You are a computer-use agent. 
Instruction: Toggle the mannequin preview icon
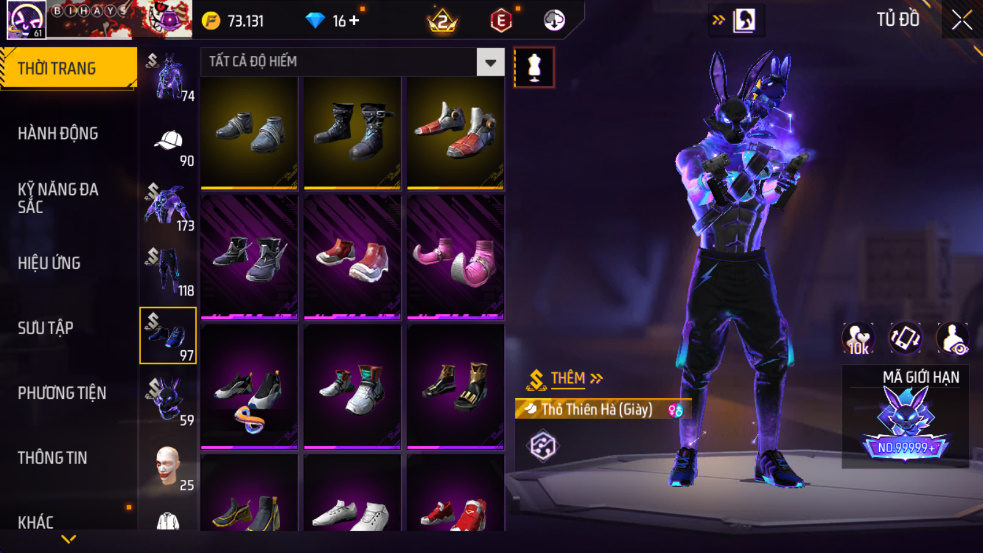pos(534,67)
